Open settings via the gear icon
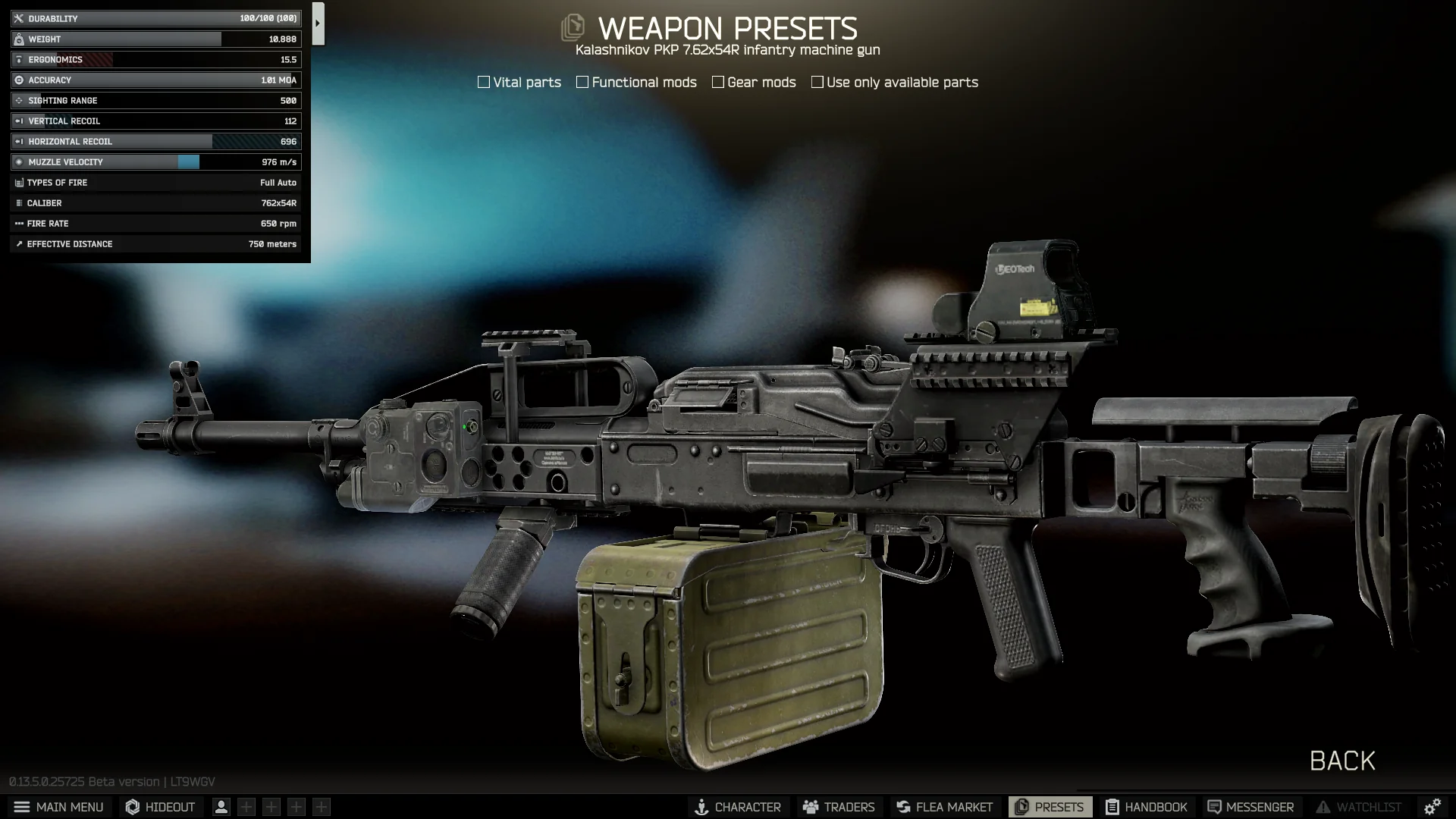1456x819 pixels. coord(1432,807)
